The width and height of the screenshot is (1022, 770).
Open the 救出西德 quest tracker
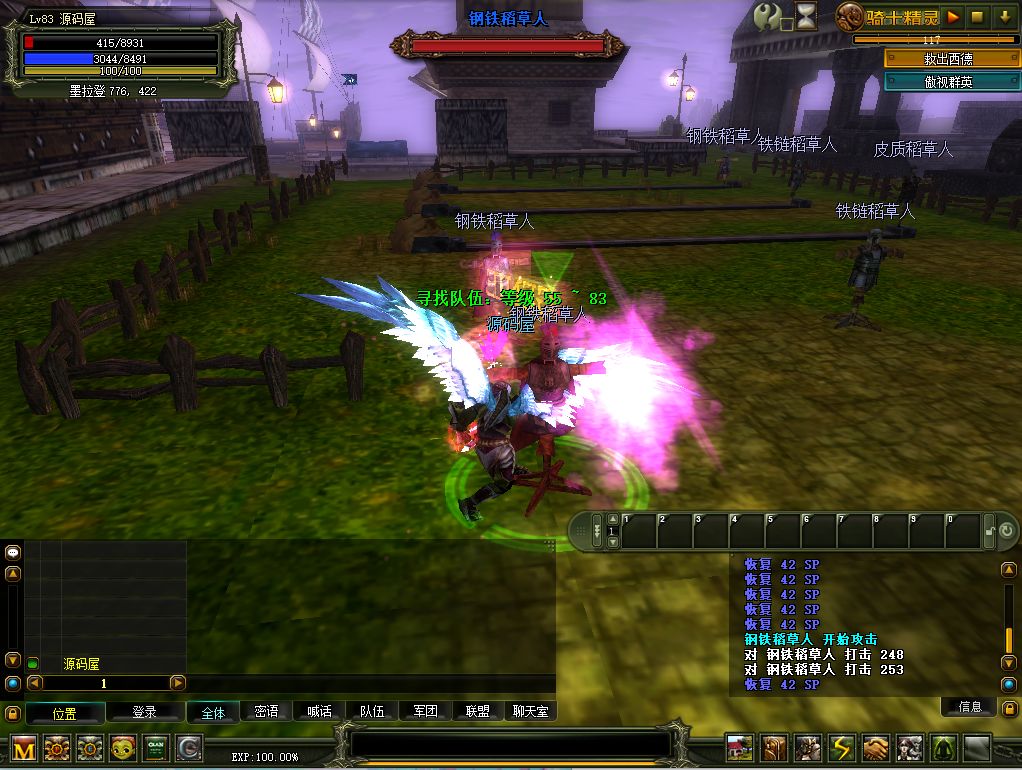[948, 59]
